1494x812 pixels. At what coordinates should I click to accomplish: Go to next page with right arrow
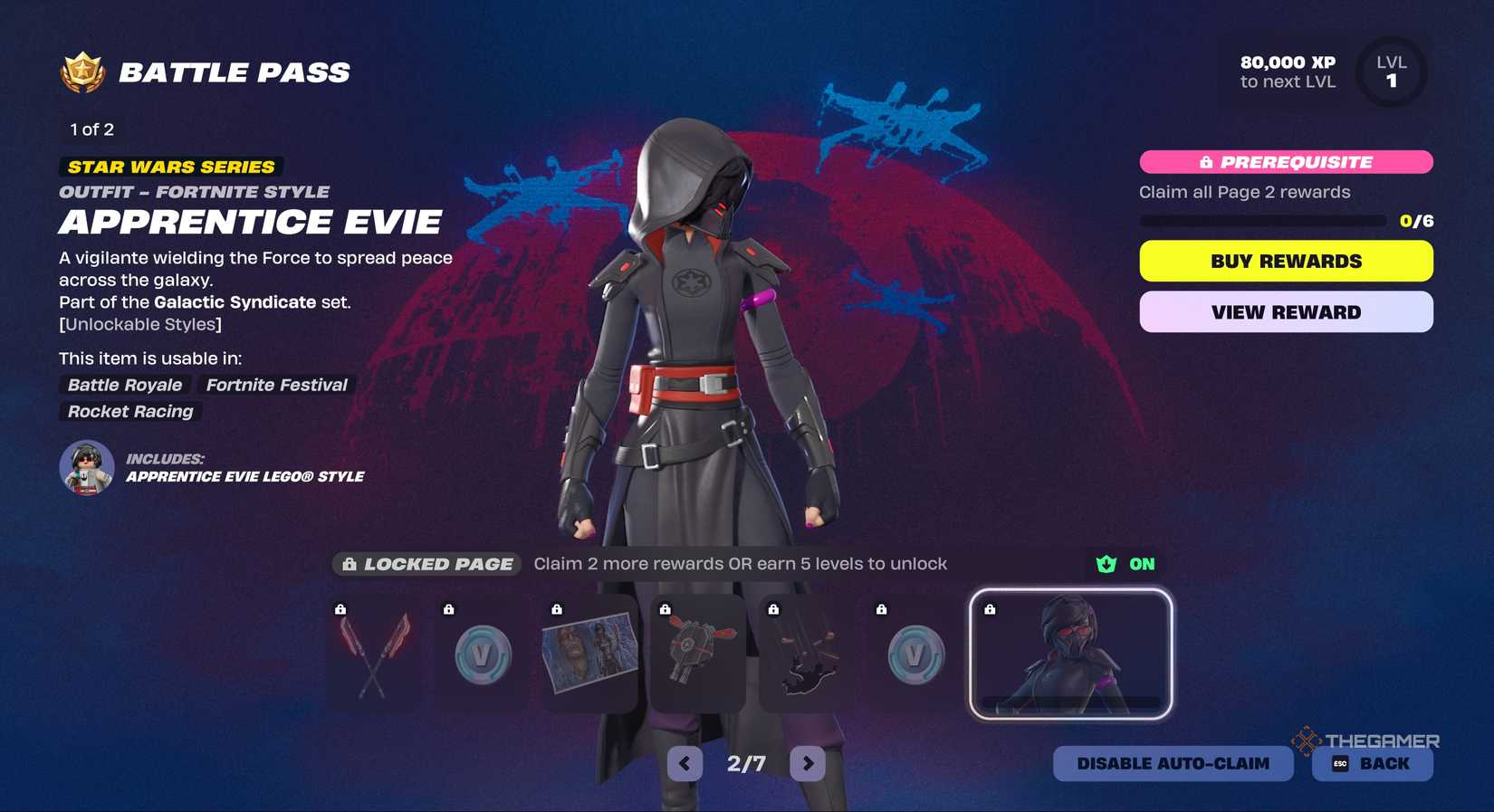coord(806,763)
